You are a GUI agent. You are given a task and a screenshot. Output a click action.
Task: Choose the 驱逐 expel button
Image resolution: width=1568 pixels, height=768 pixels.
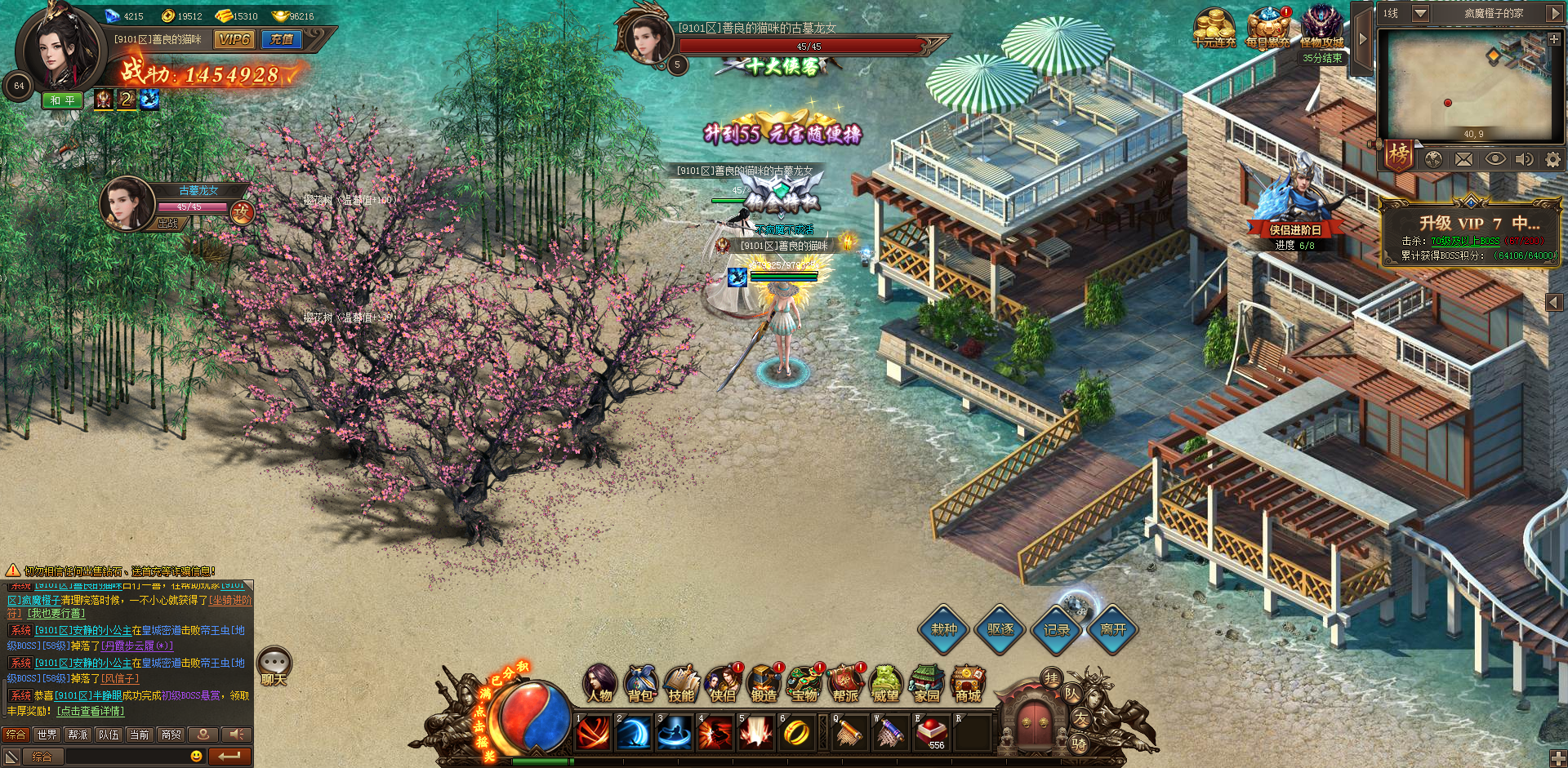pos(1000,629)
